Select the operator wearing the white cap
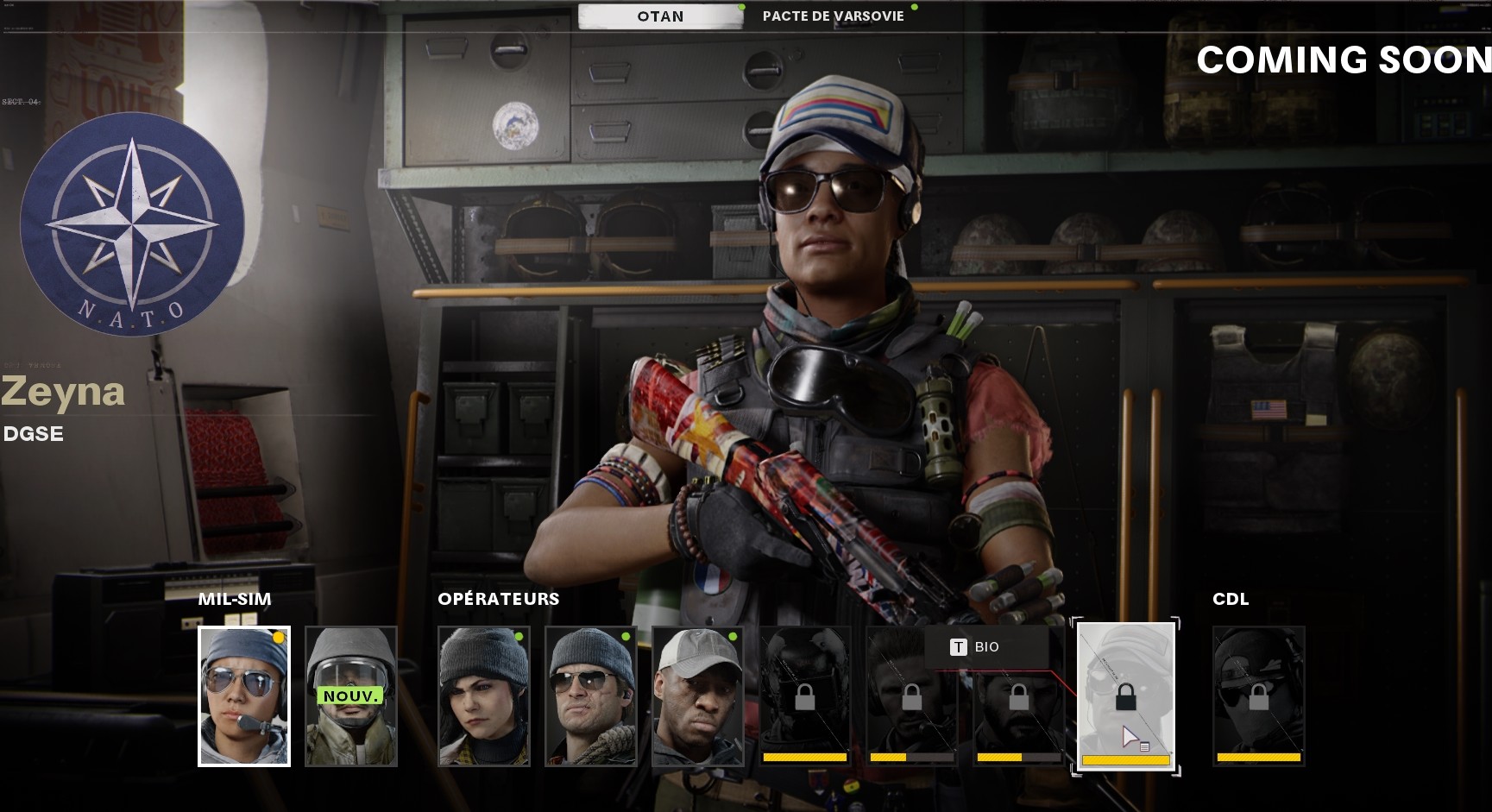Viewport: 1492px width, 812px height. [697, 697]
